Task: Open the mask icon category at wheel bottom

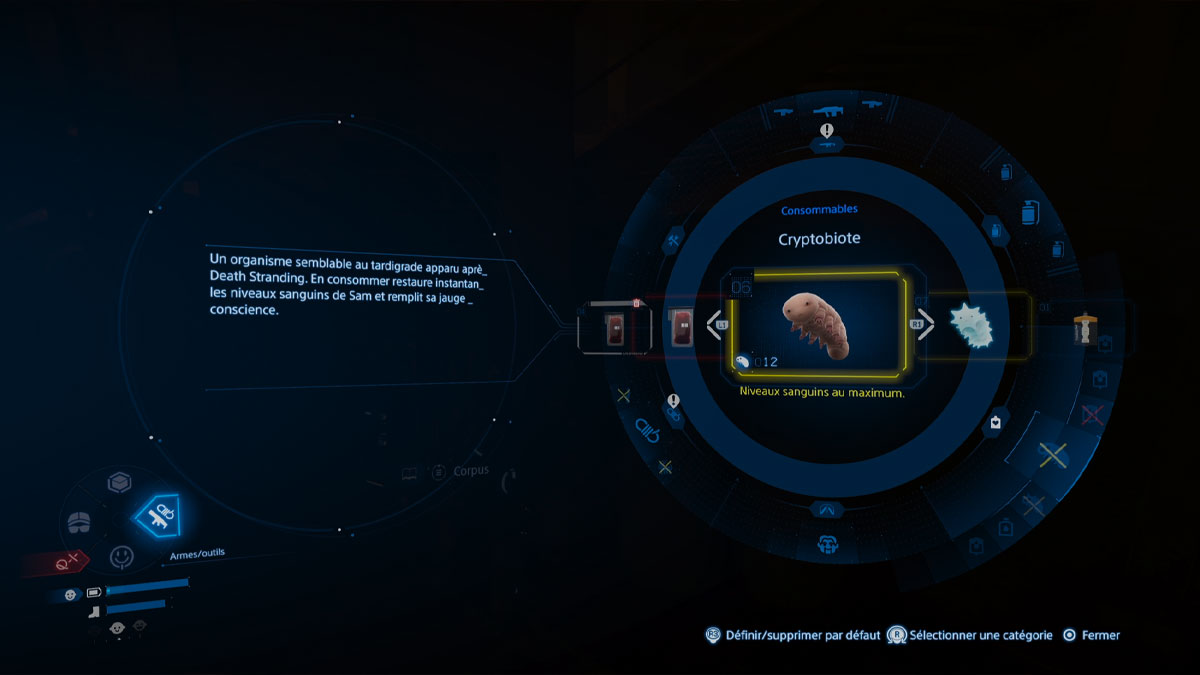Action: click(x=828, y=545)
